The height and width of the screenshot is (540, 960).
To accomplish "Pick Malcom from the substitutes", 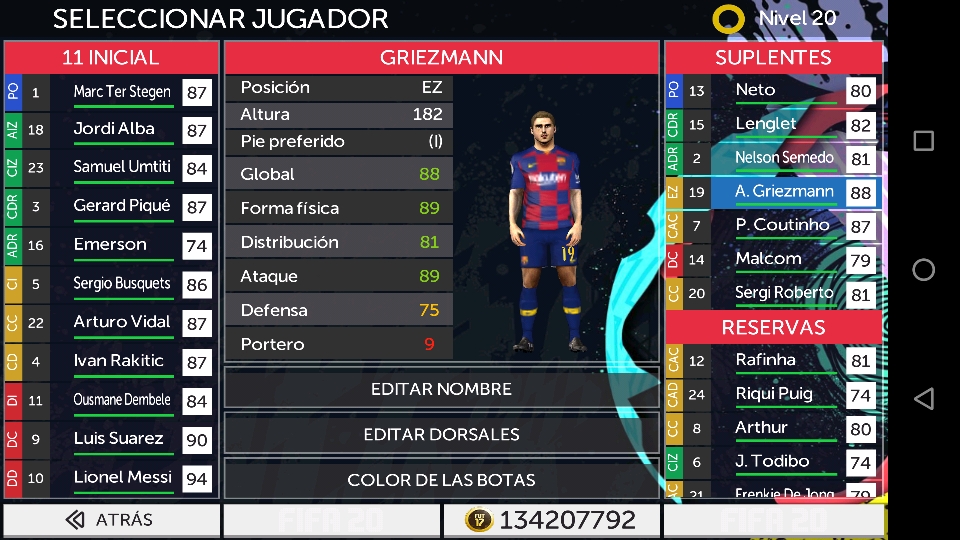I will coord(768,260).
